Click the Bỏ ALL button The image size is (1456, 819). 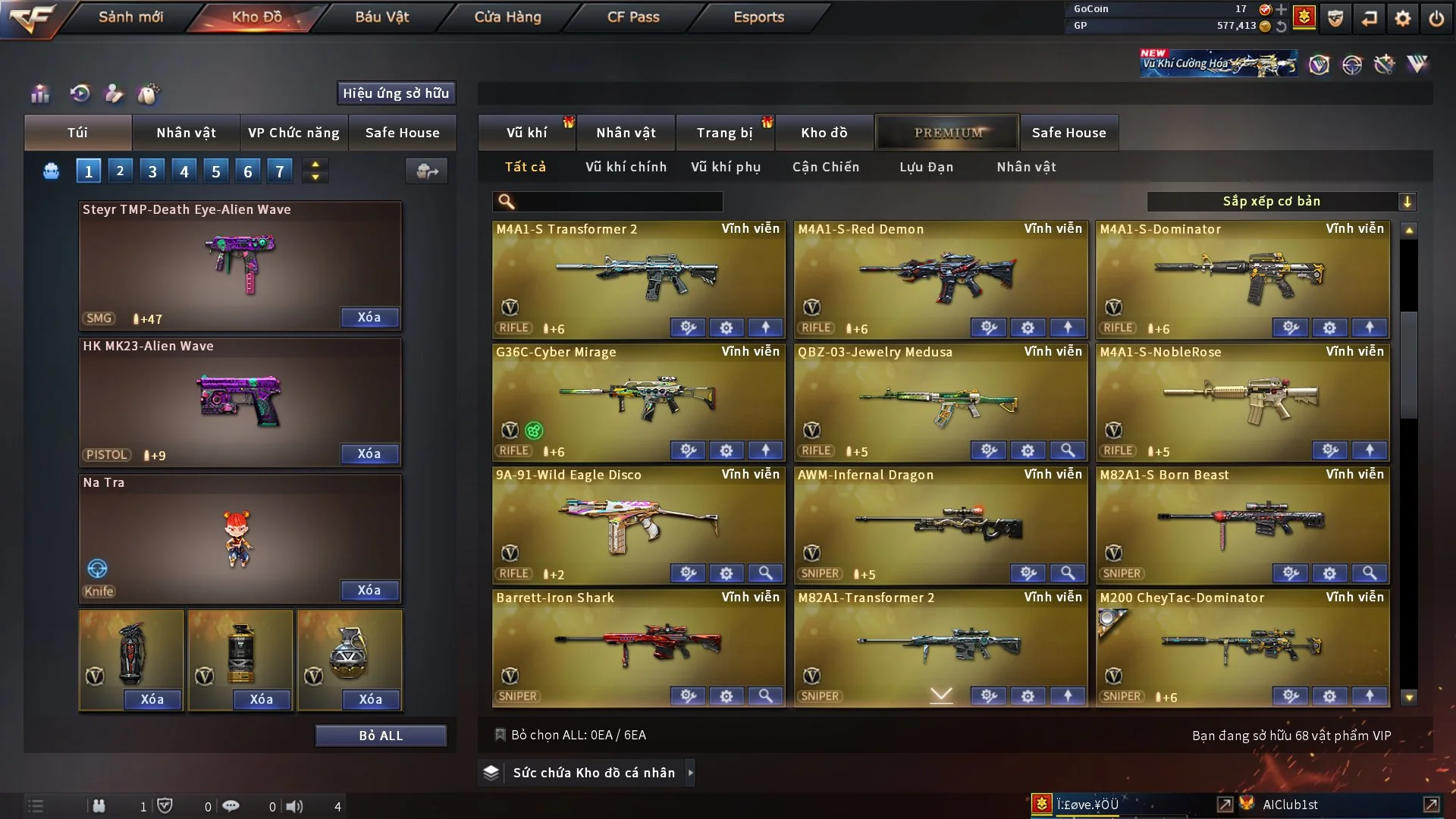click(x=381, y=736)
